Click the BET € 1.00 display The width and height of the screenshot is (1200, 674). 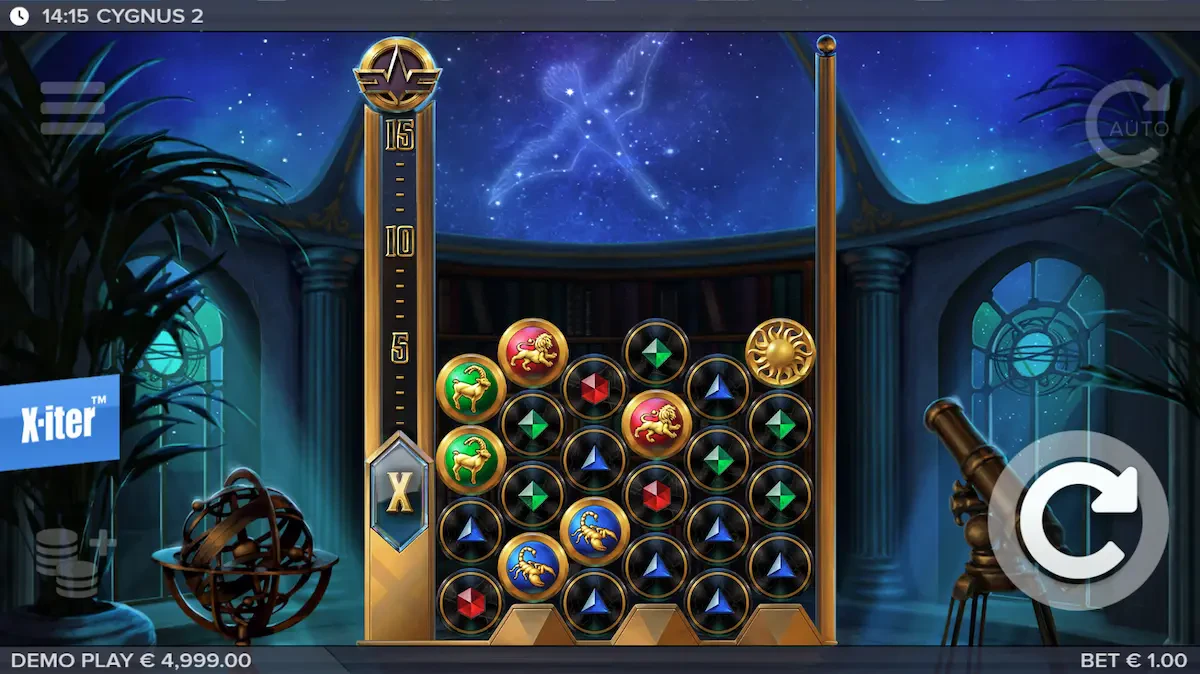1134,661
